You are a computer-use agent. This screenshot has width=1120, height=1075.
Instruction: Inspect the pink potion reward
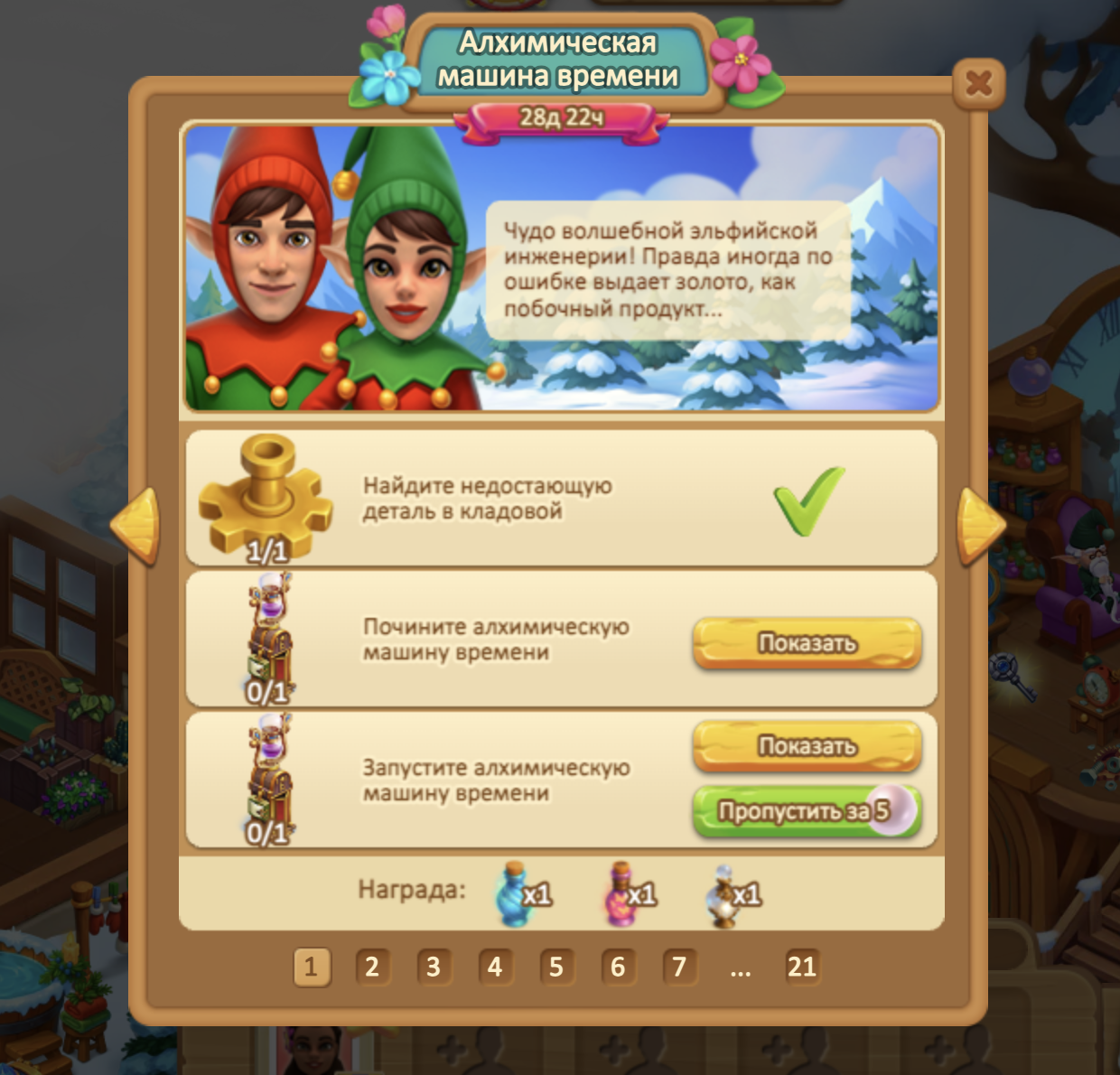(623, 893)
